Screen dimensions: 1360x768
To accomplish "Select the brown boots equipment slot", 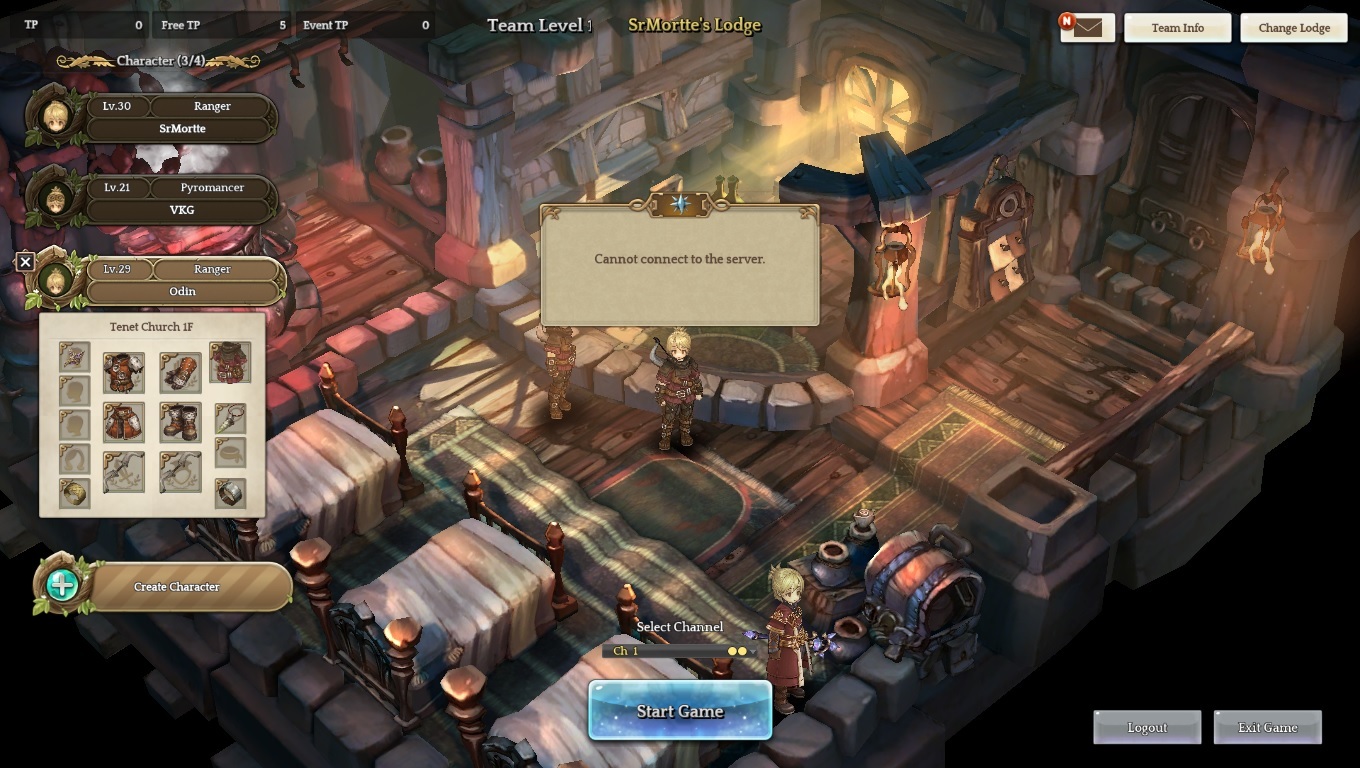I will (180, 422).
